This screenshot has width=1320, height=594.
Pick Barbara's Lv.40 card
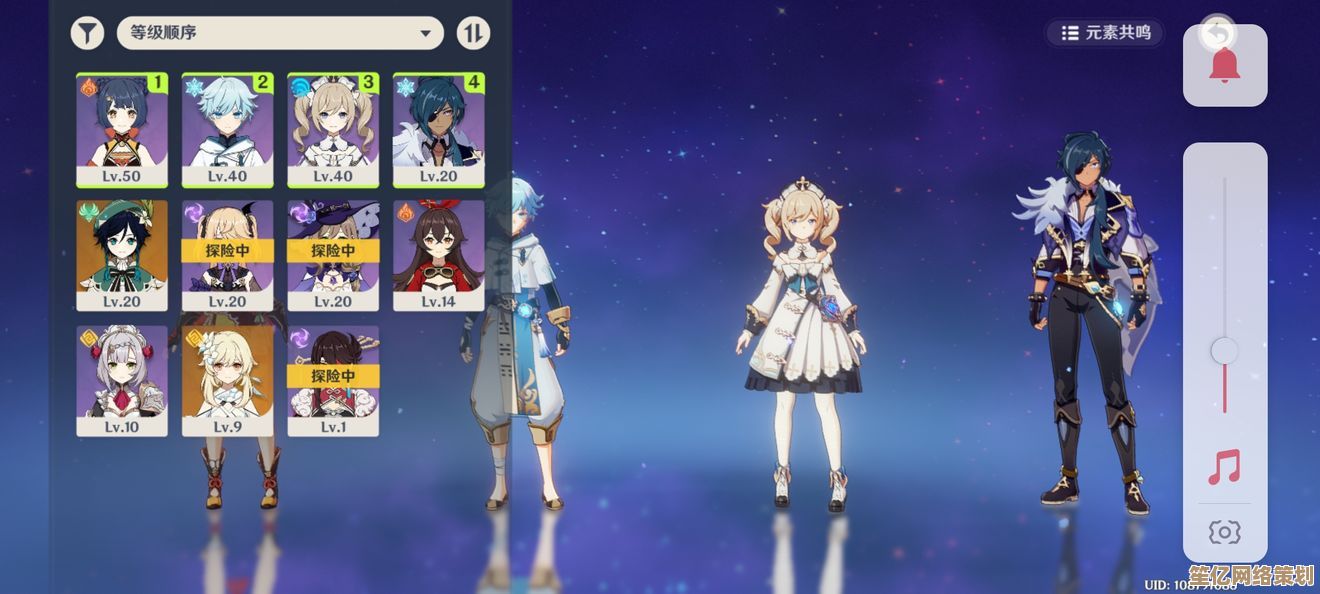[x=333, y=129]
